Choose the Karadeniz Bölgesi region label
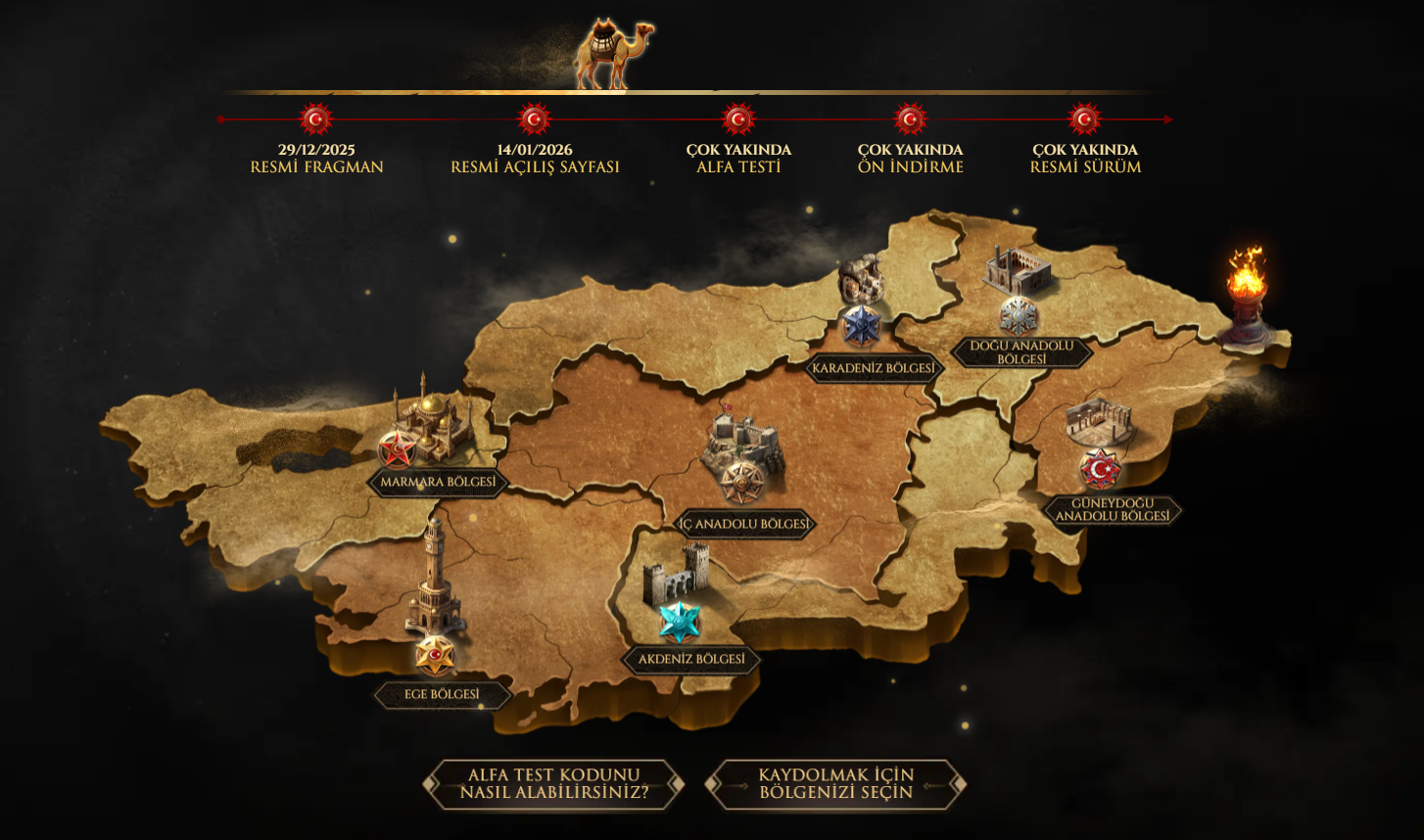 pos(874,369)
